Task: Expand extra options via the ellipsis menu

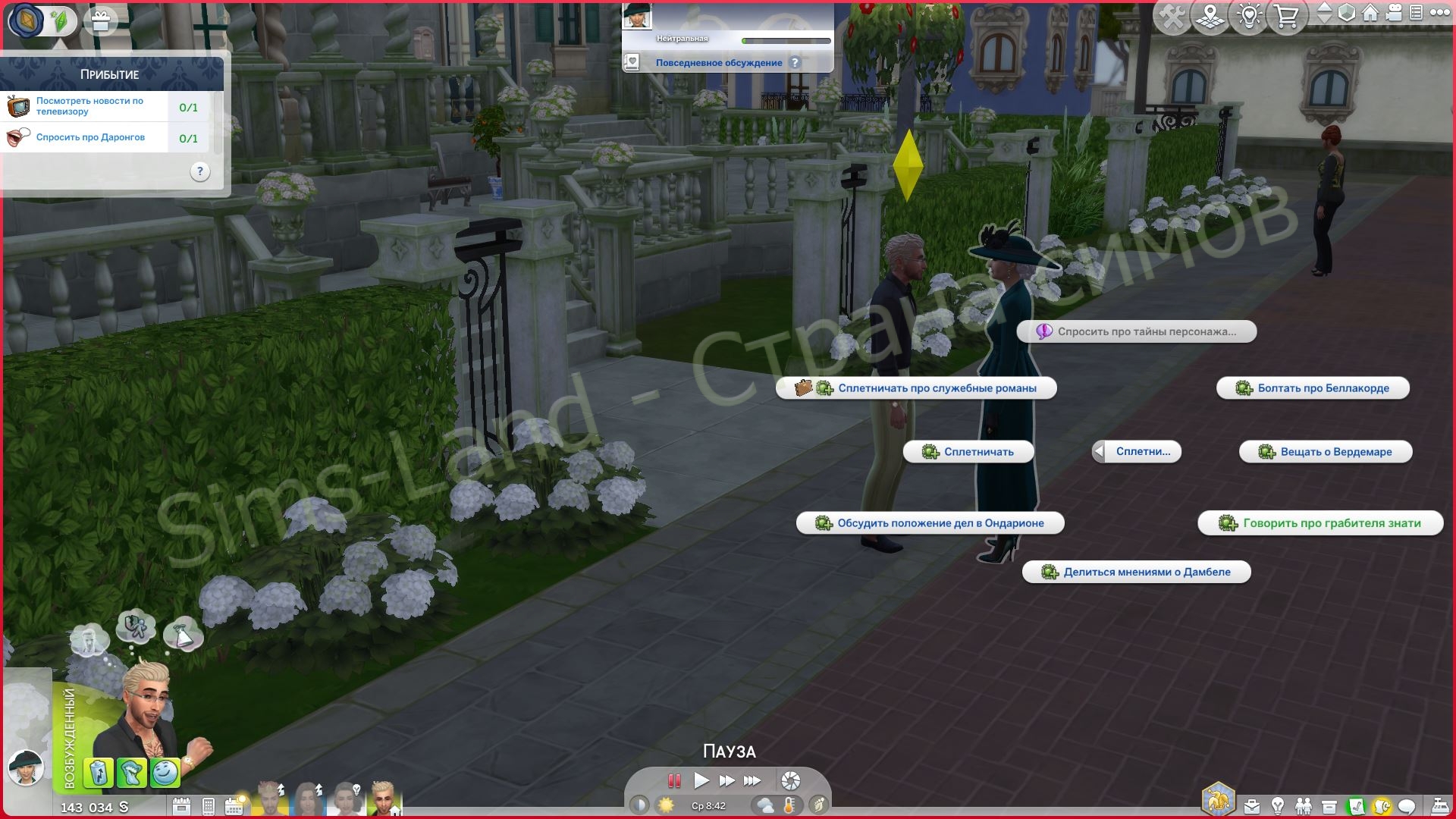Action: tap(1439, 14)
